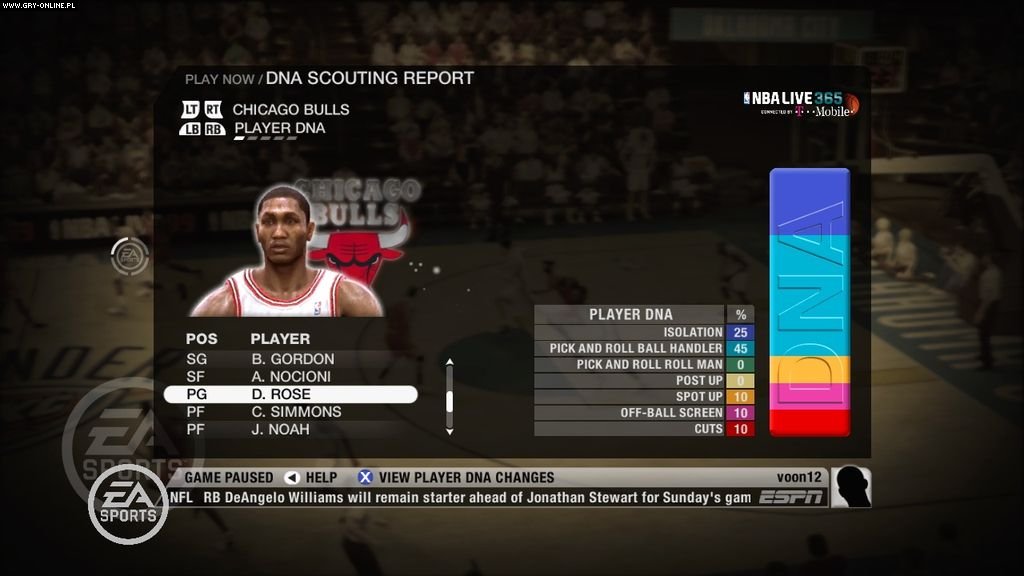1024x576 pixels.
Task: Select the Pick and Roll Roll Man row
Action: [x=643, y=364]
